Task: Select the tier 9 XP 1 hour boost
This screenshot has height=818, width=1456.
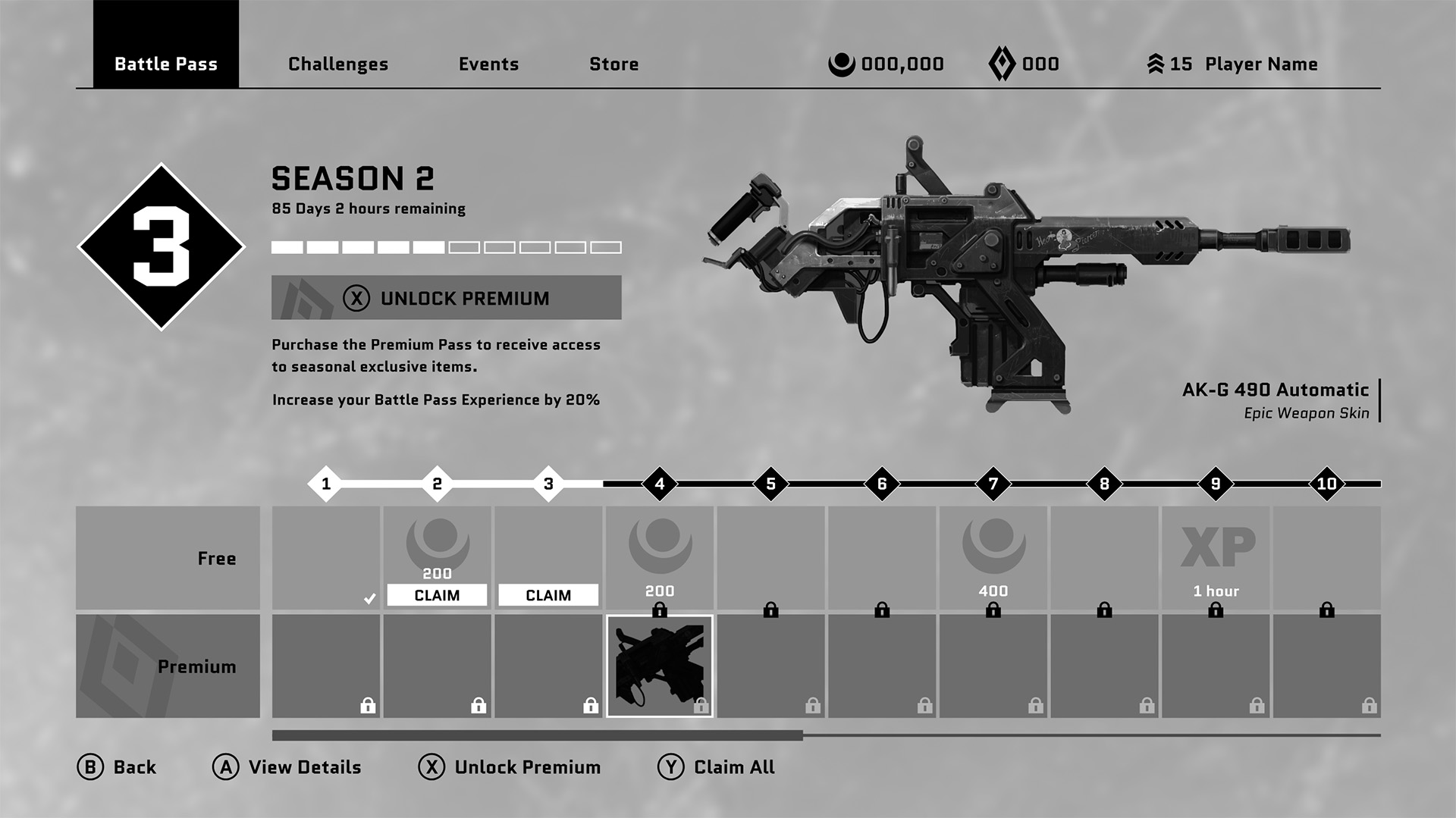Action: (1216, 558)
